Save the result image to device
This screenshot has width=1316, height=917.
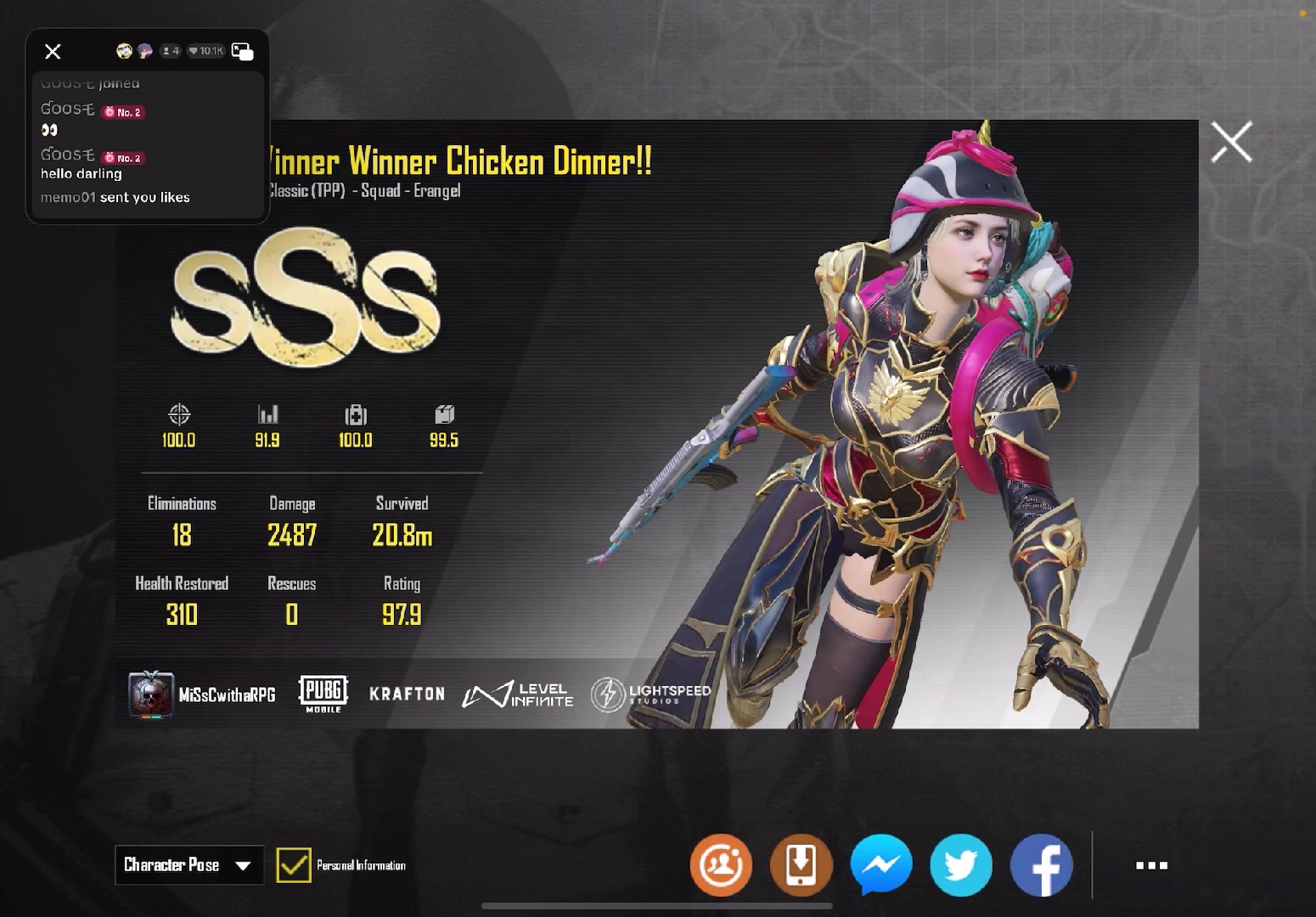click(801, 865)
